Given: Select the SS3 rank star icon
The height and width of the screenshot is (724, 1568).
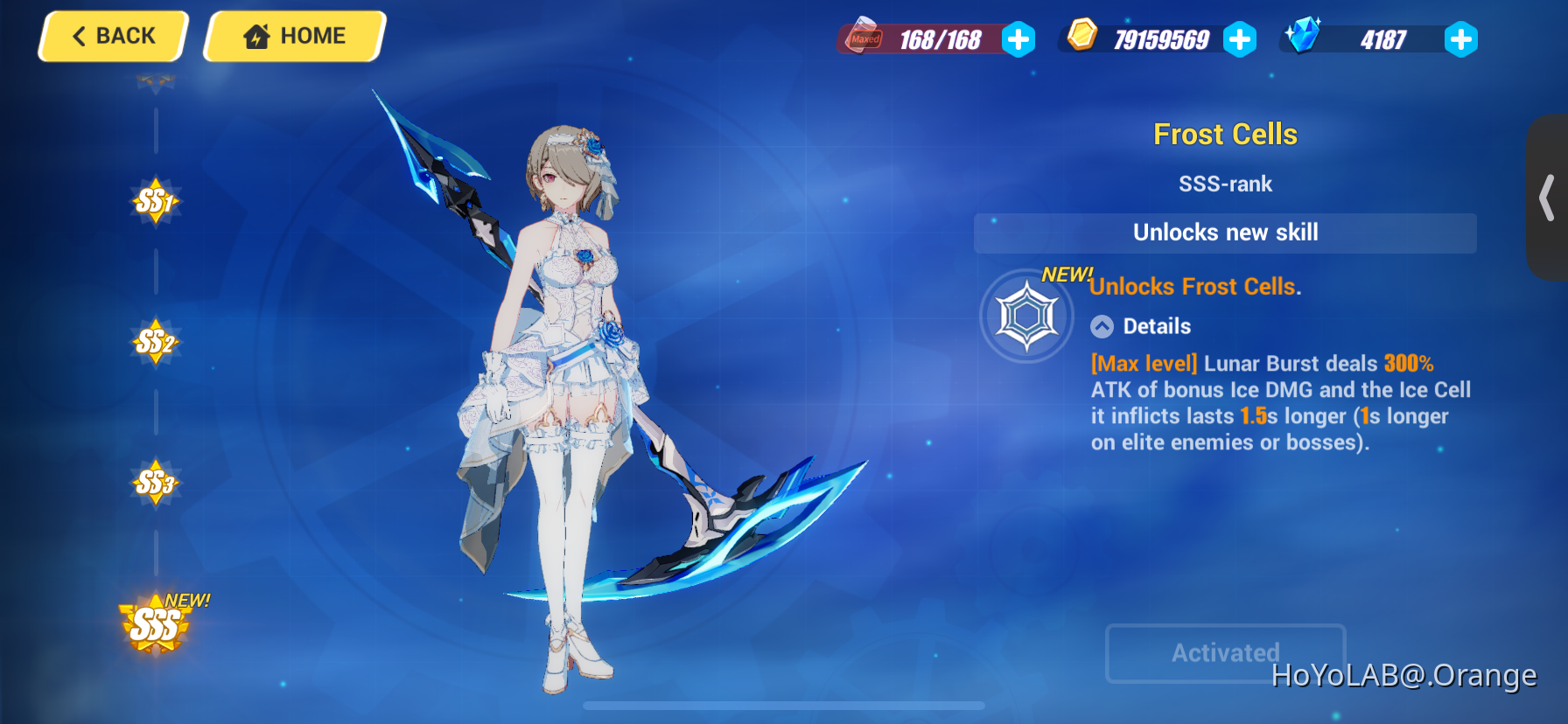Looking at the screenshot, I should coord(156,483).
